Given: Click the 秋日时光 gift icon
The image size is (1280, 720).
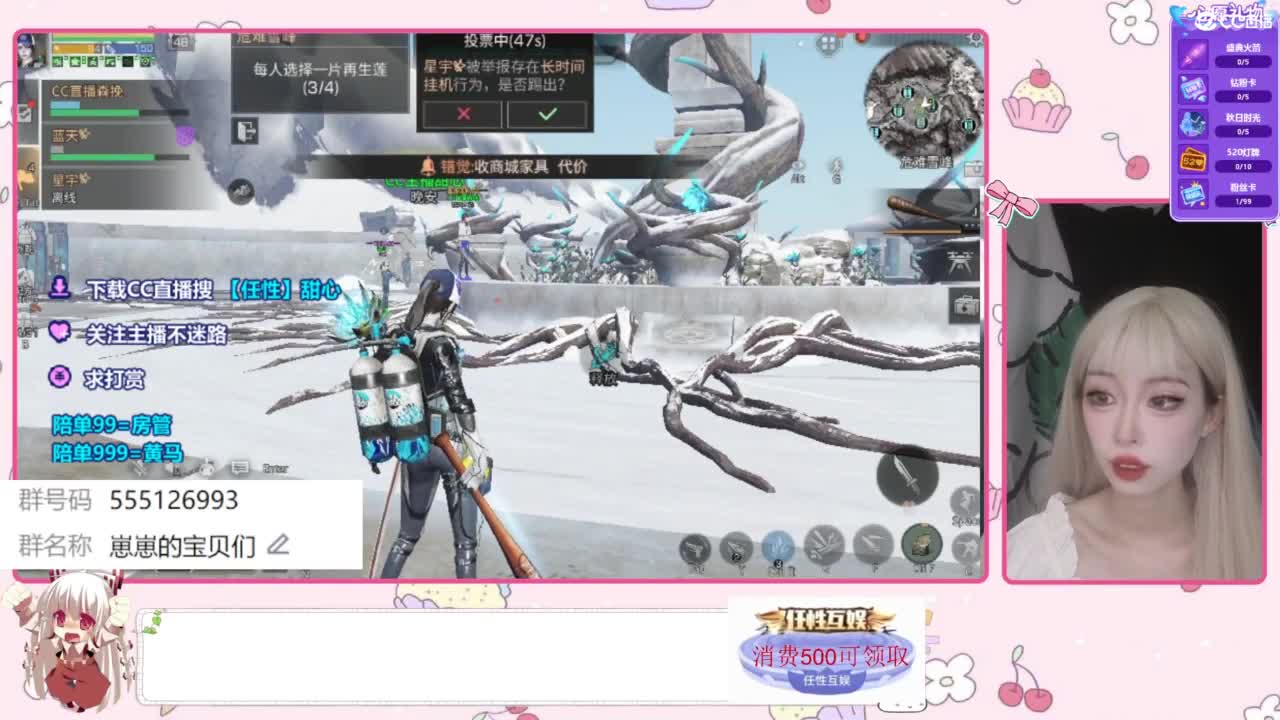Looking at the screenshot, I should pos(1192,125).
